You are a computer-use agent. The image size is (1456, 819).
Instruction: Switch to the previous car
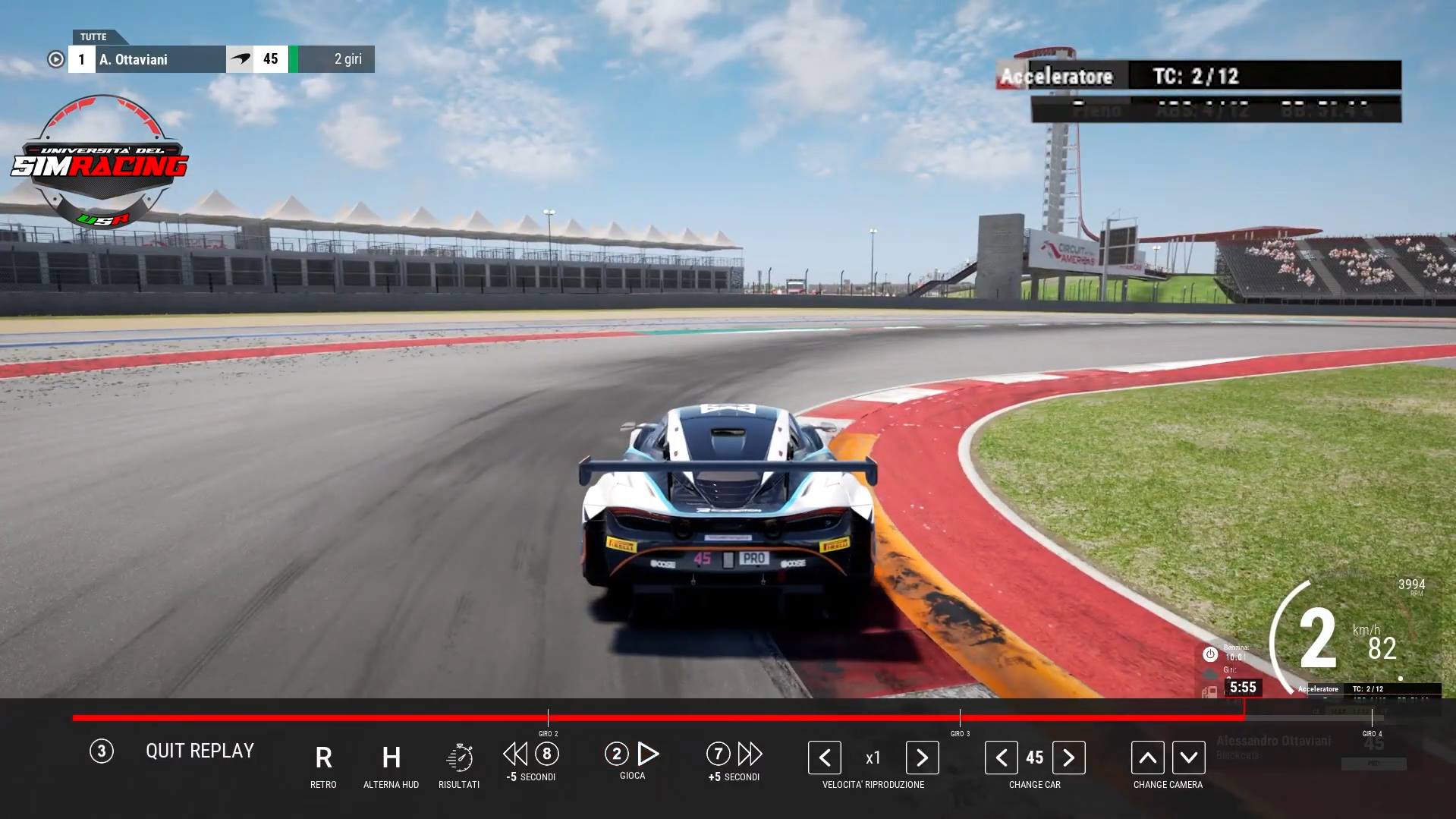[x=1002, y=758]
